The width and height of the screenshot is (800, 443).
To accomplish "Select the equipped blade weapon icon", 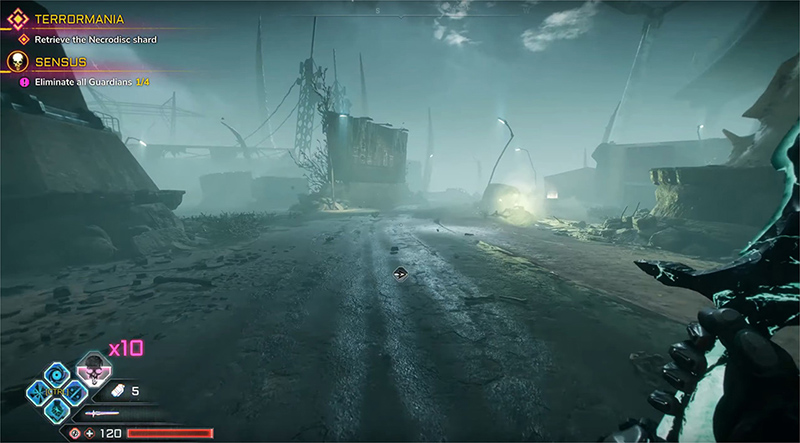I will [x=103, y=413].
